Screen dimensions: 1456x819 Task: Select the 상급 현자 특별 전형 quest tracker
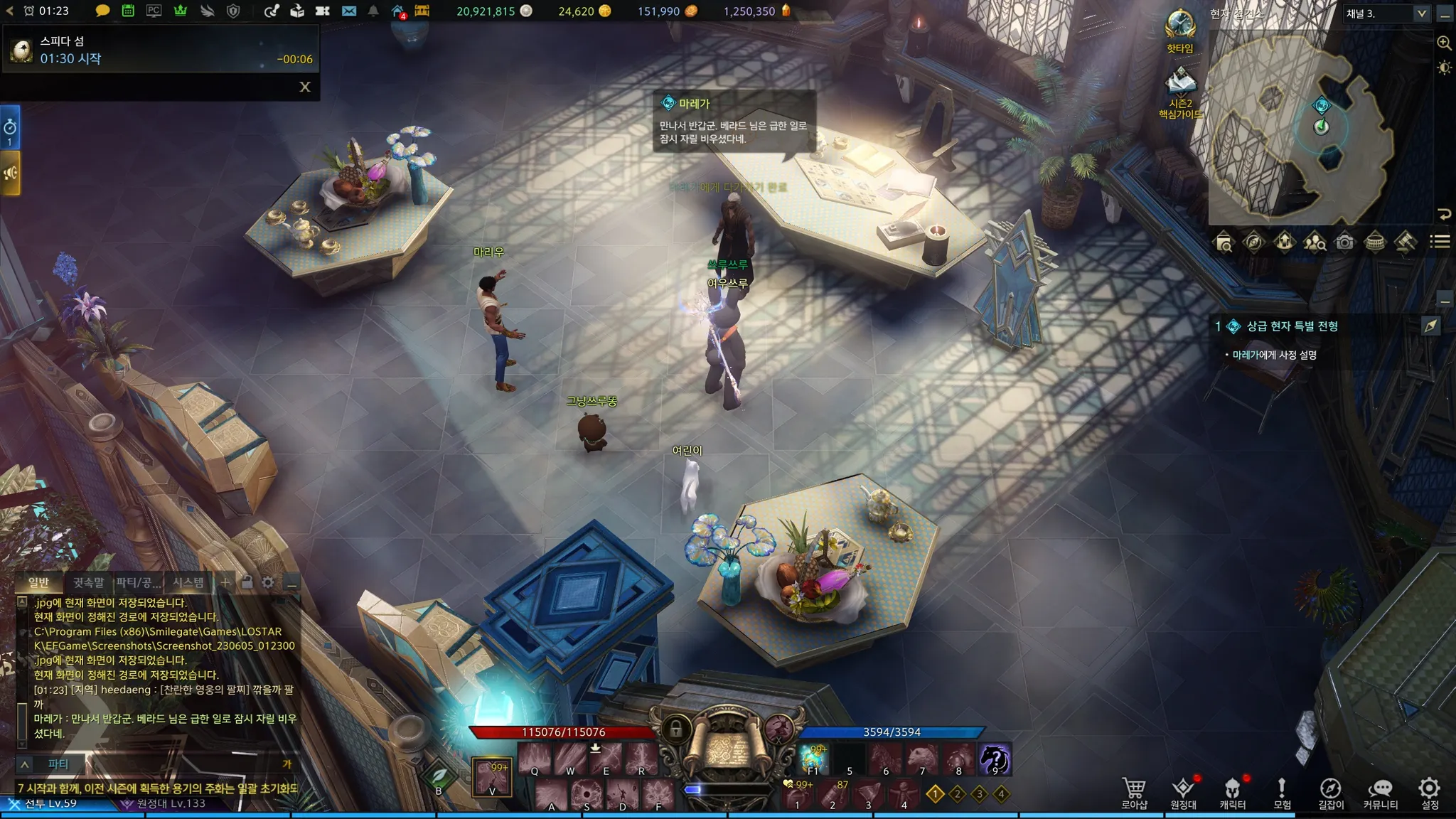[1292, 326]
